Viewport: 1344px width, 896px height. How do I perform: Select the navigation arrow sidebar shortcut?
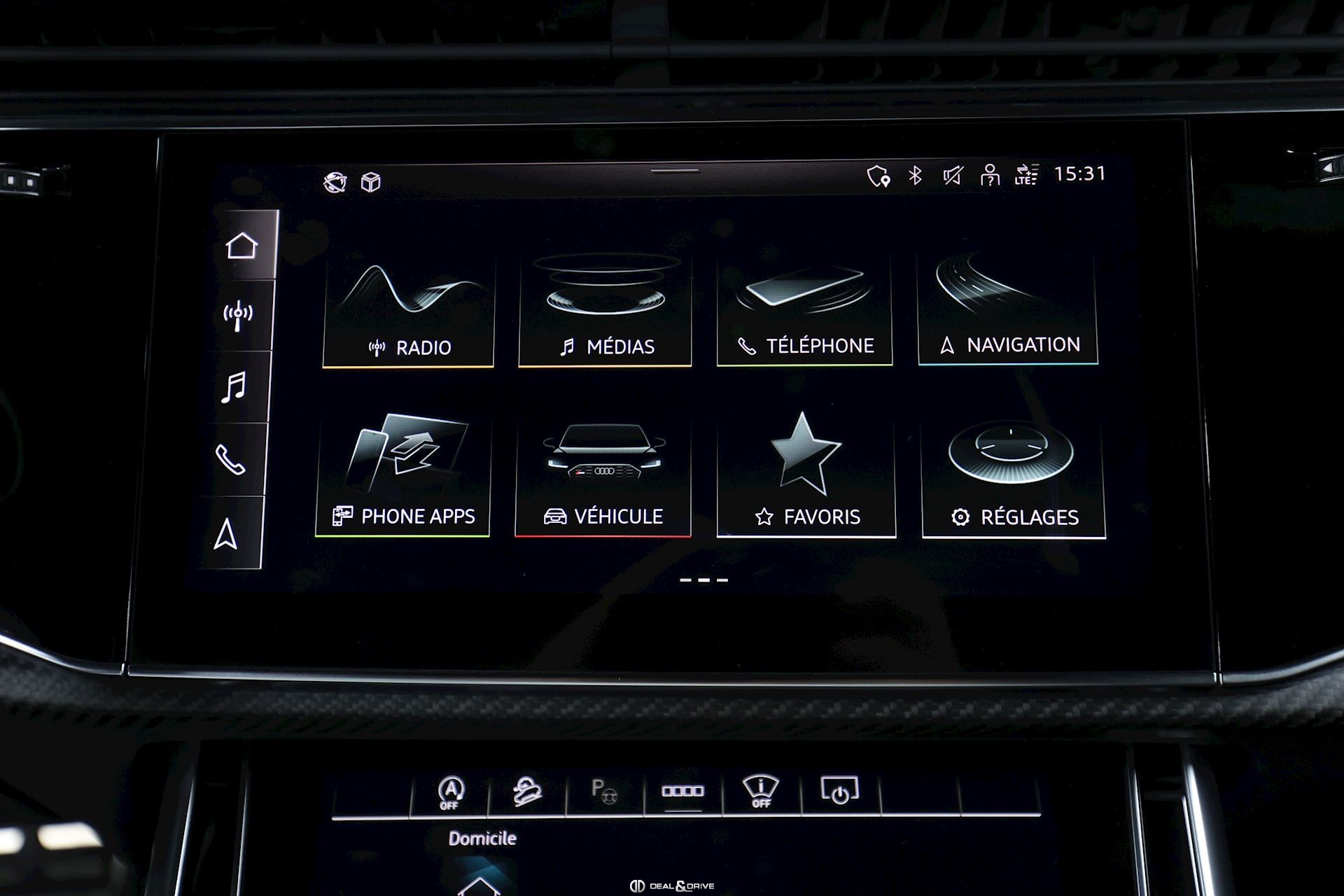[x=226, y=534]
